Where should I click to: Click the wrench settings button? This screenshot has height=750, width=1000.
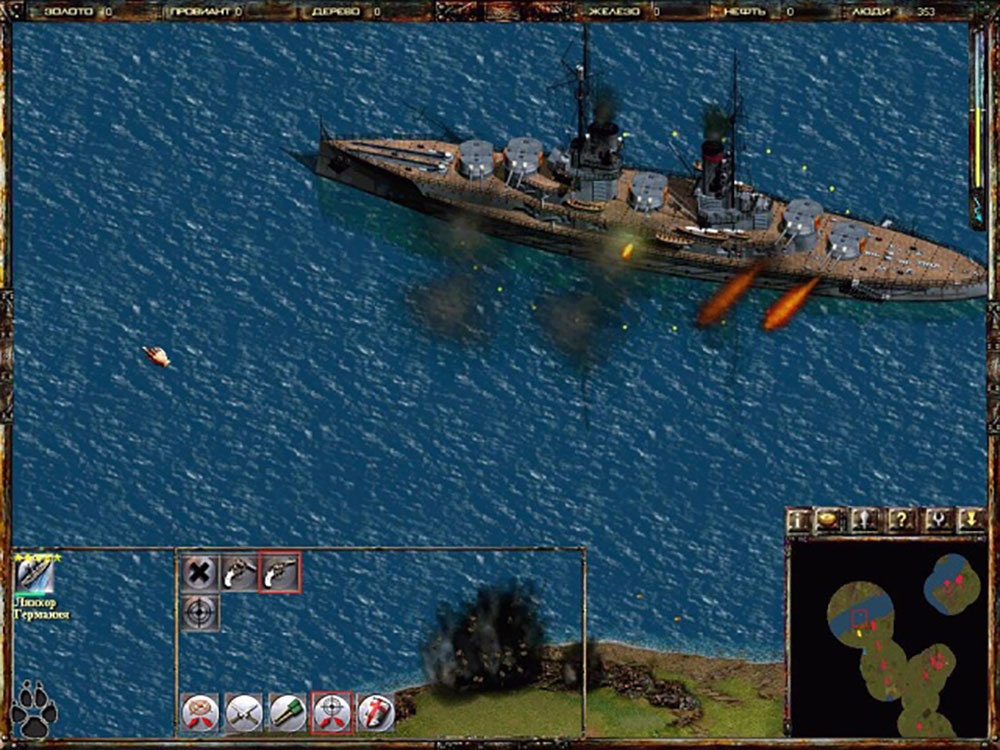point(937,520)
